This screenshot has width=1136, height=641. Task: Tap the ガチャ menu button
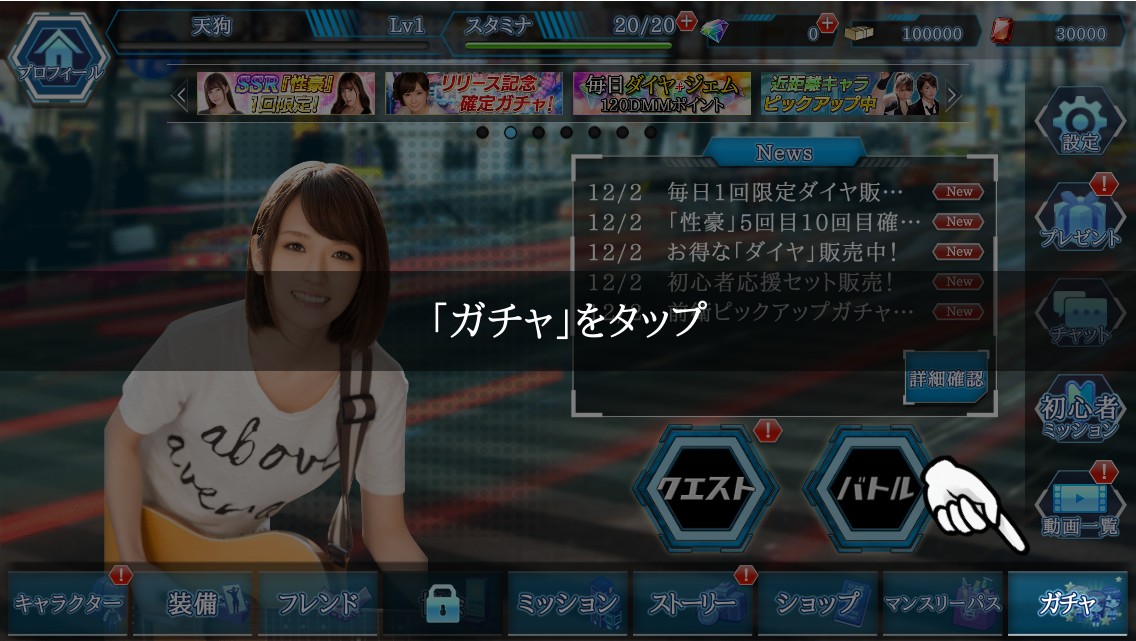tap(1067, 603)
